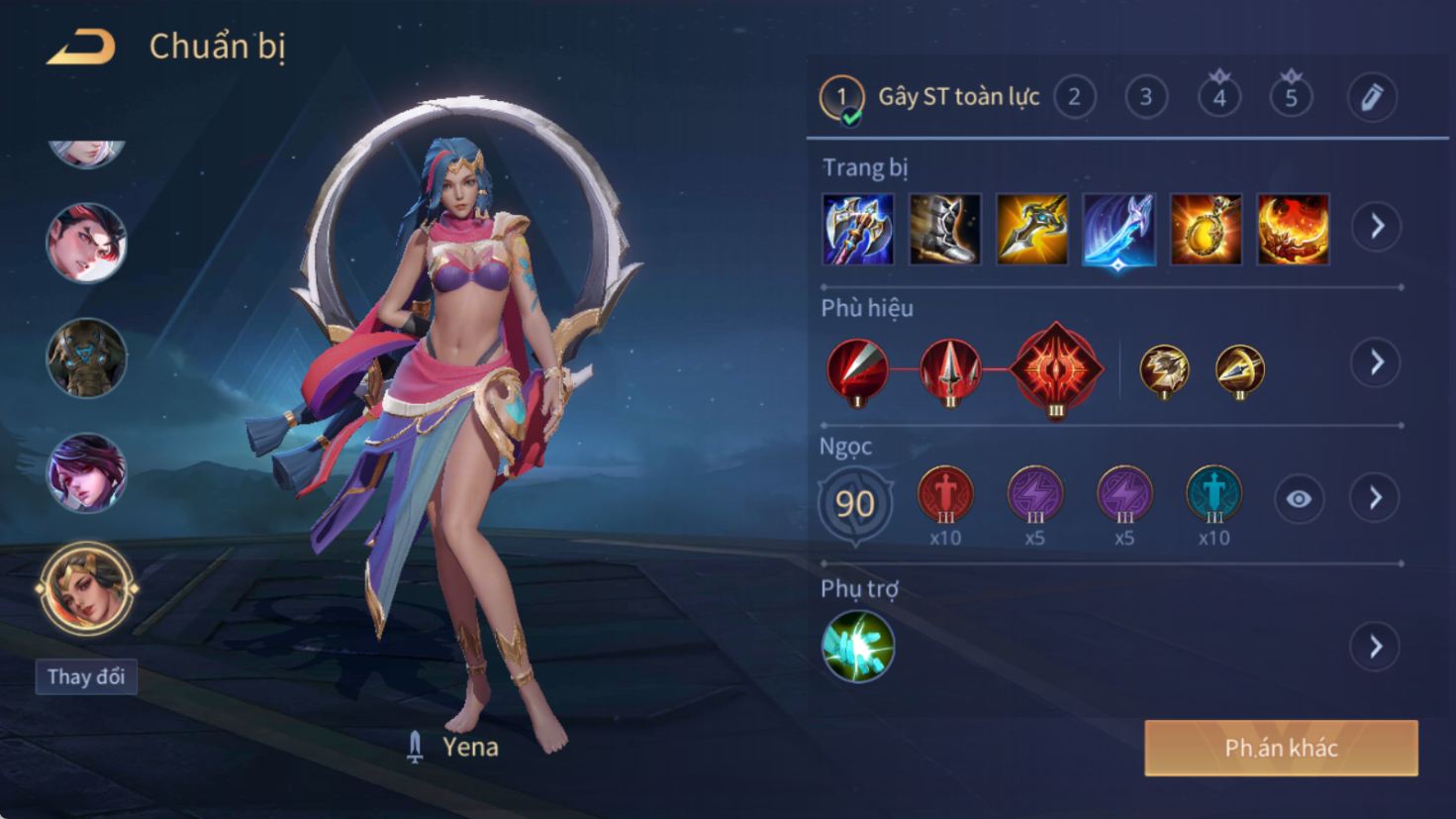Click Thay đổi to change hero

86,676
